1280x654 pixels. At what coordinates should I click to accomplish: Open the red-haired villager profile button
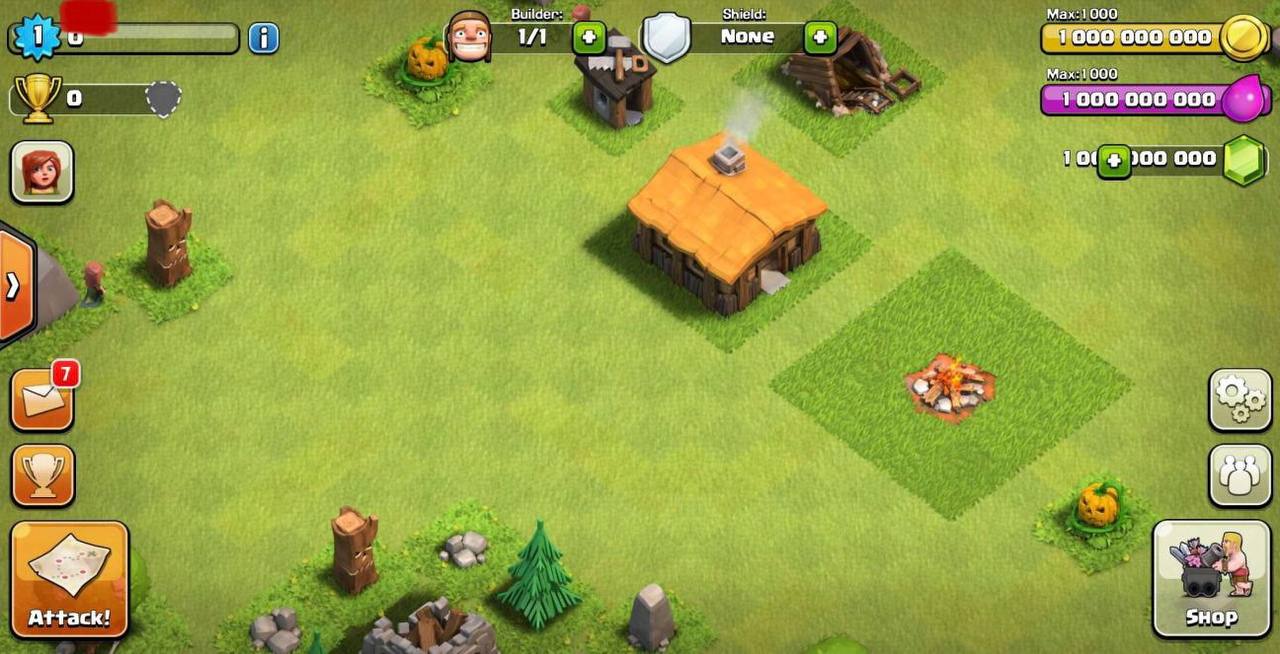[42, 172]
